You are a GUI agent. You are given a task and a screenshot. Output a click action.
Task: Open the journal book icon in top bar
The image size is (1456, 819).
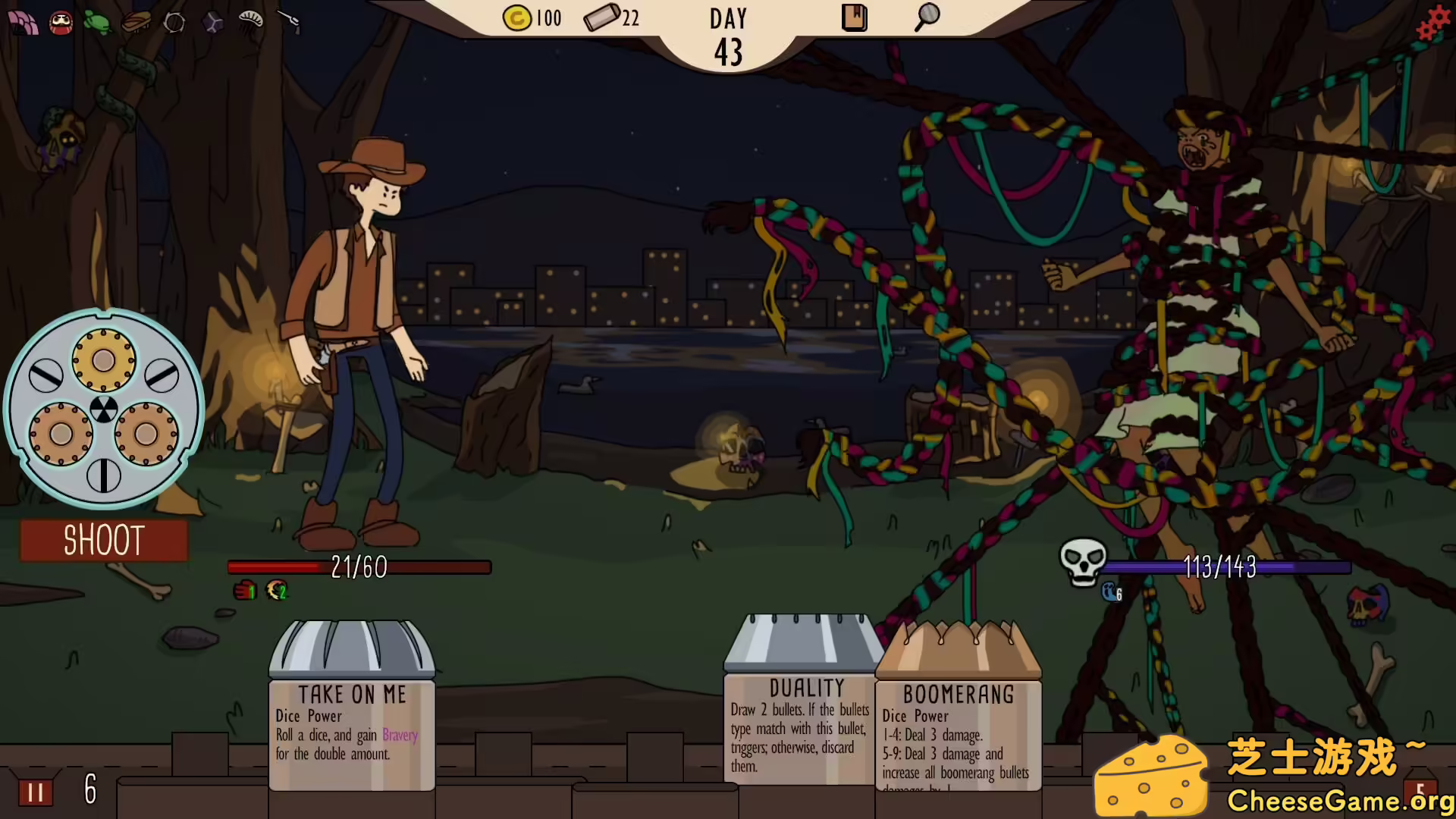pyautogui.click(x=854, y=17)
